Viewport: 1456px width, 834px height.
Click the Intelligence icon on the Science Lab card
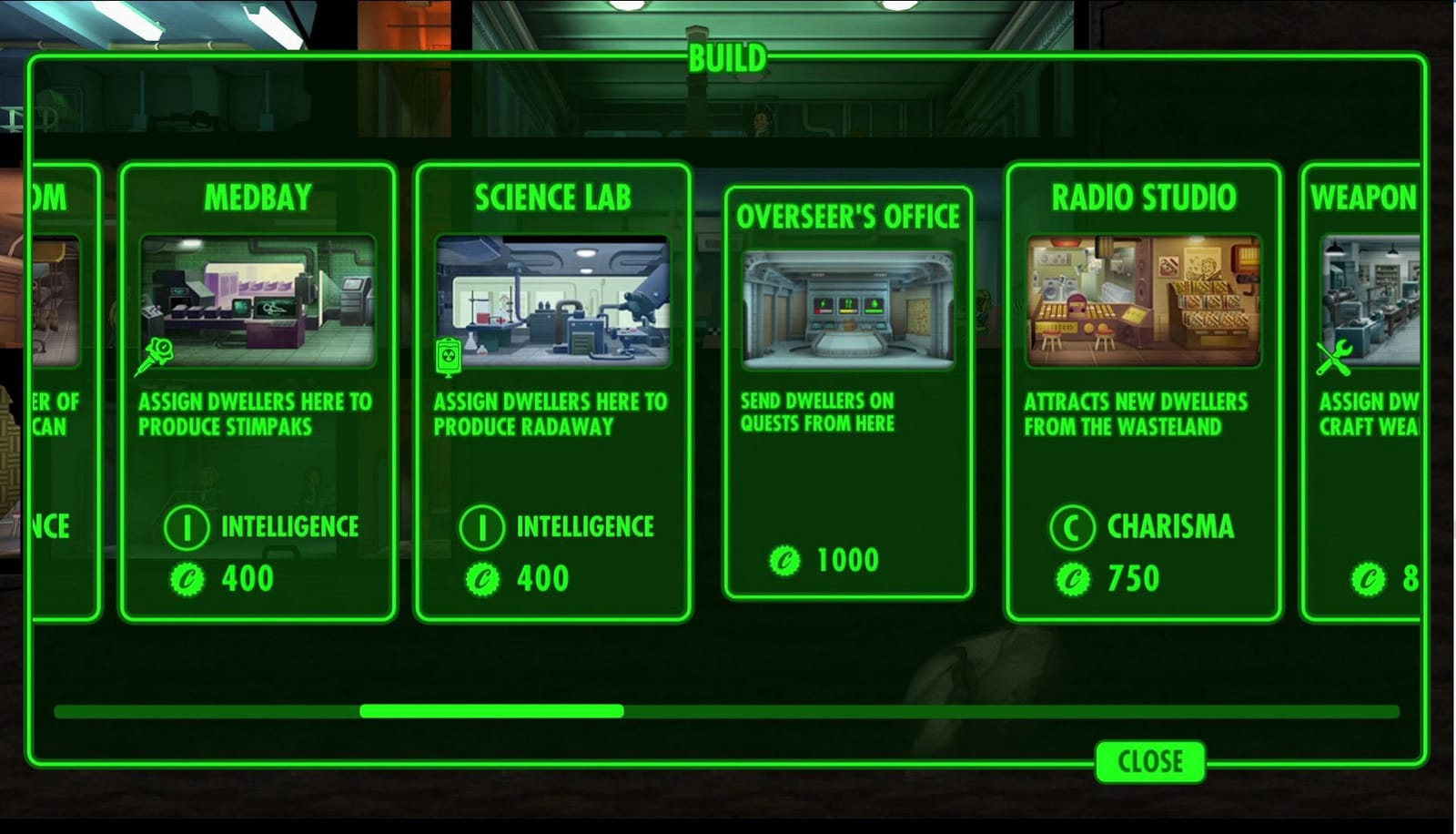click(482, 526)
